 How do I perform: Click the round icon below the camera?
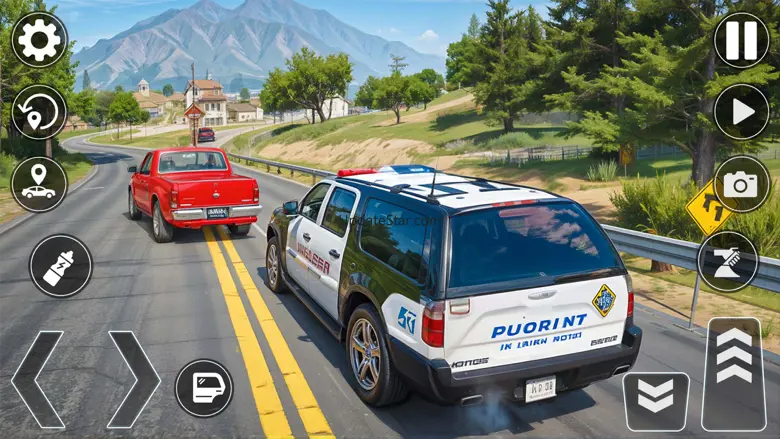pos(727,261)
